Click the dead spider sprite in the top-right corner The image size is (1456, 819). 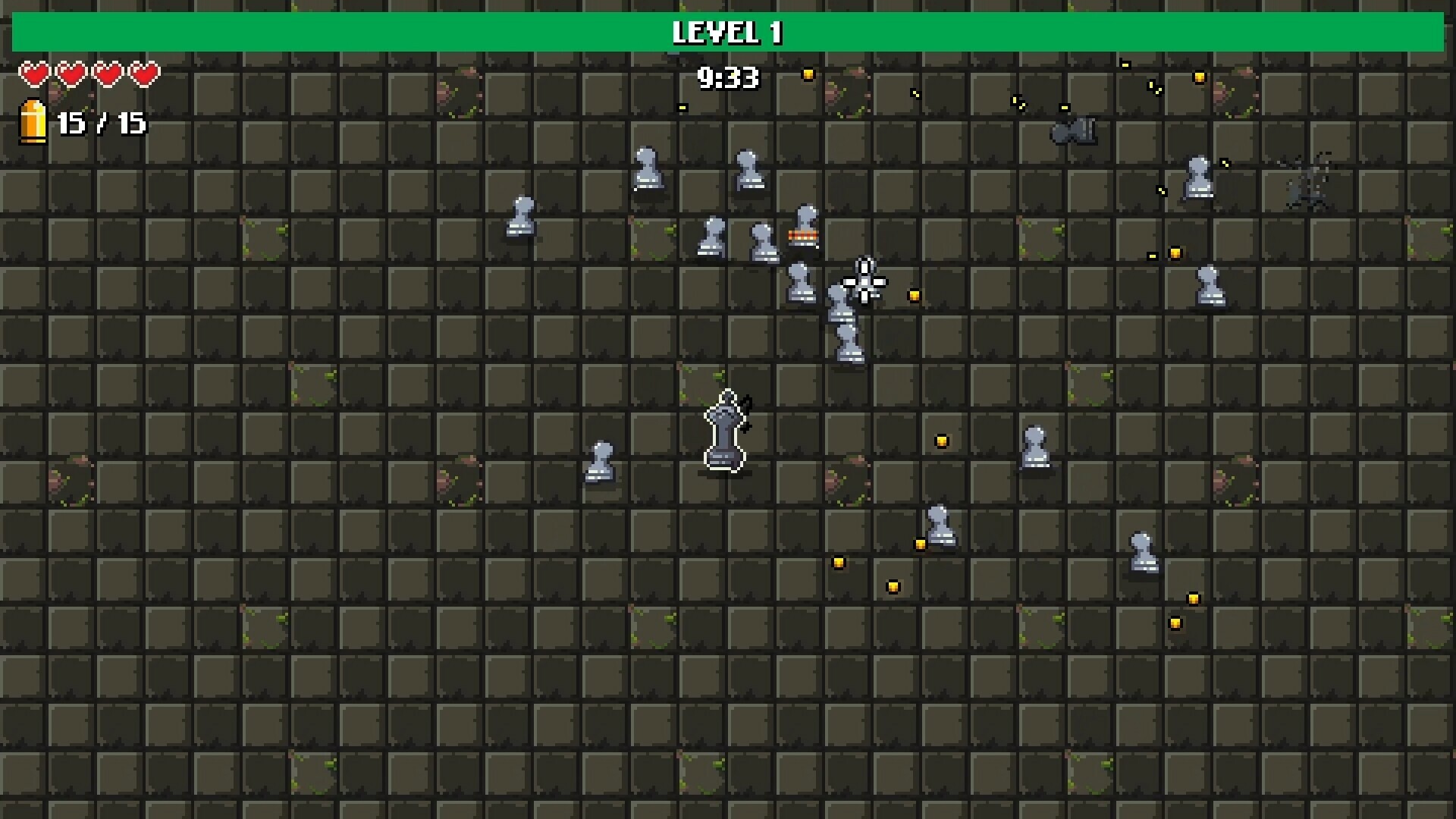pyautogui.click(x=1308, y=182)
